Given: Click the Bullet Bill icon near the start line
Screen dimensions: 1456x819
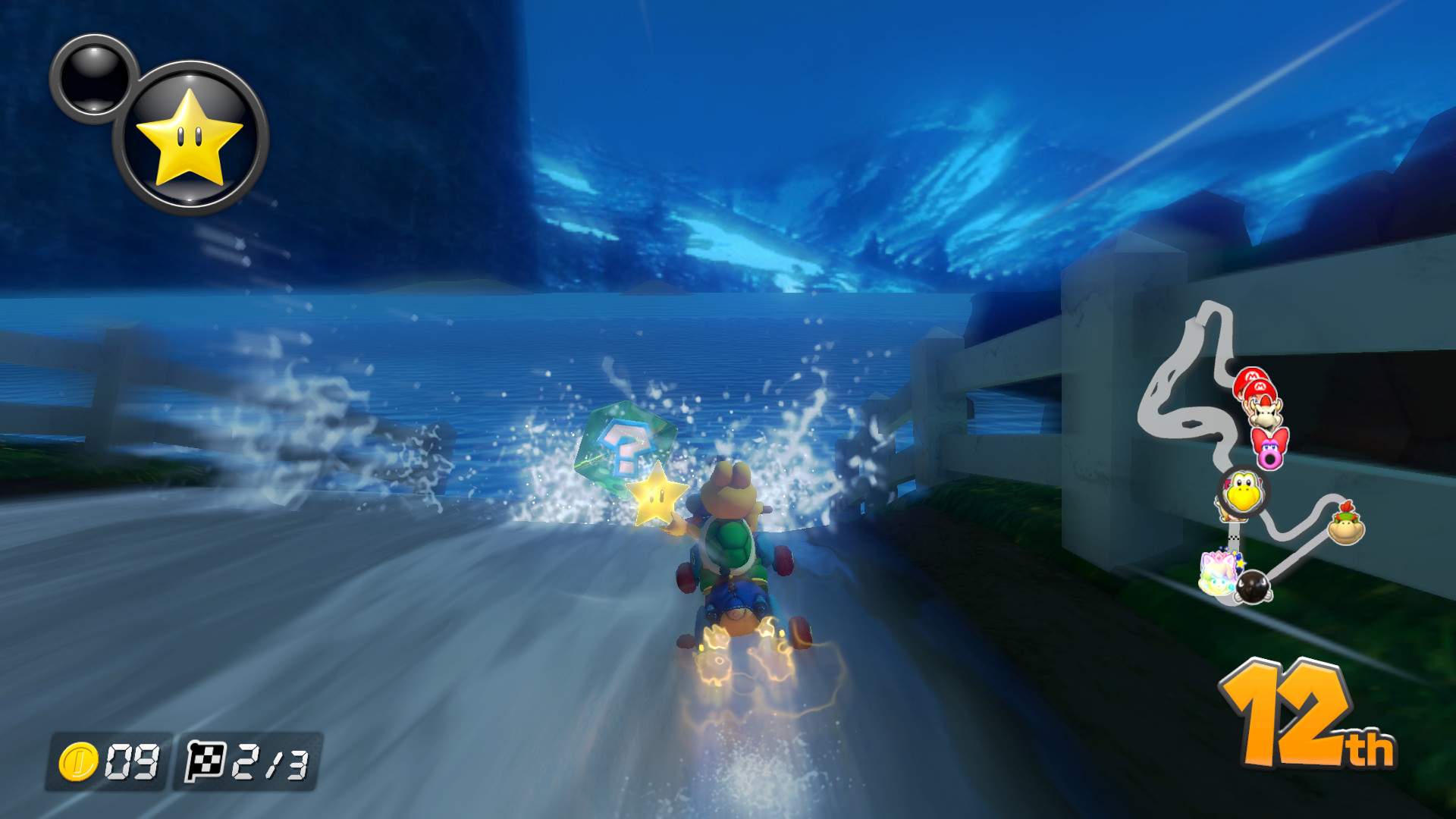Looking at the screenshot, I should [1253, 588].
